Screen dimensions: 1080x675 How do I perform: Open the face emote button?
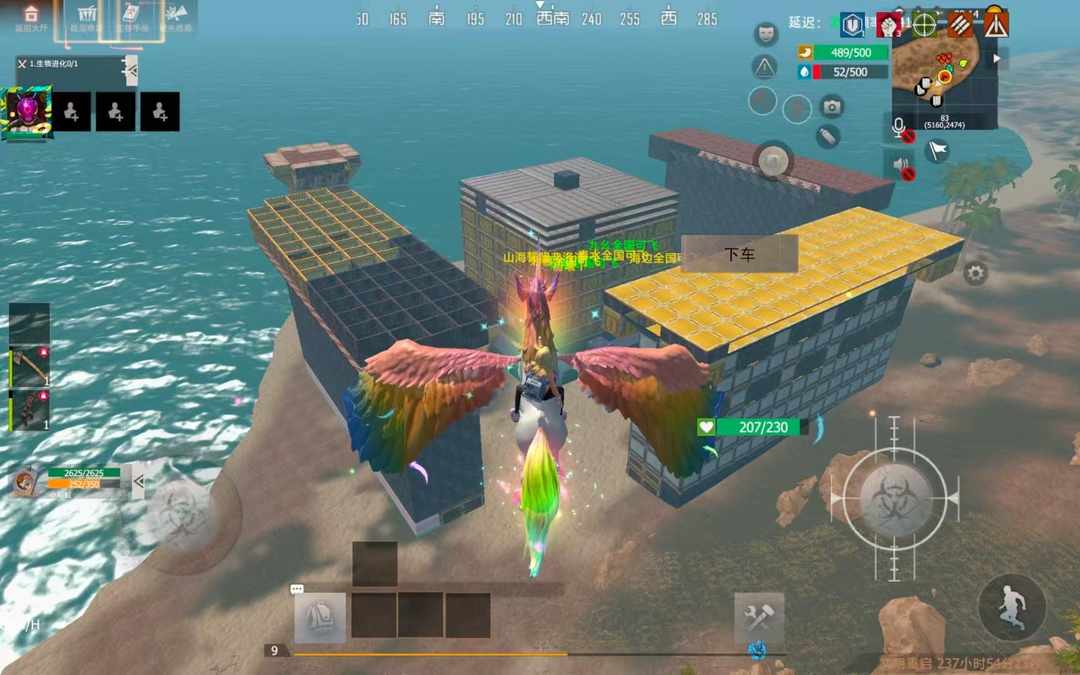[767, 34]
